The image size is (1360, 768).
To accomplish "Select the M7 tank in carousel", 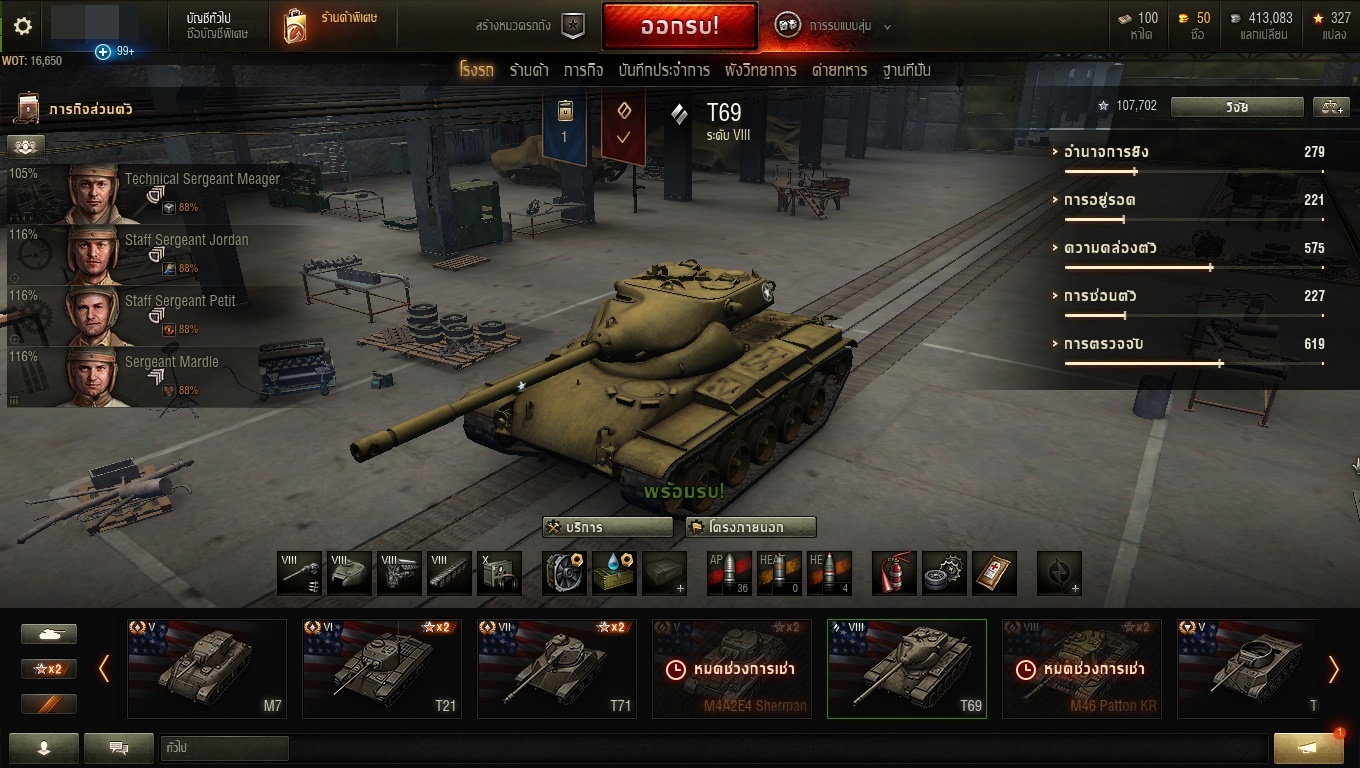I will 207,668.
